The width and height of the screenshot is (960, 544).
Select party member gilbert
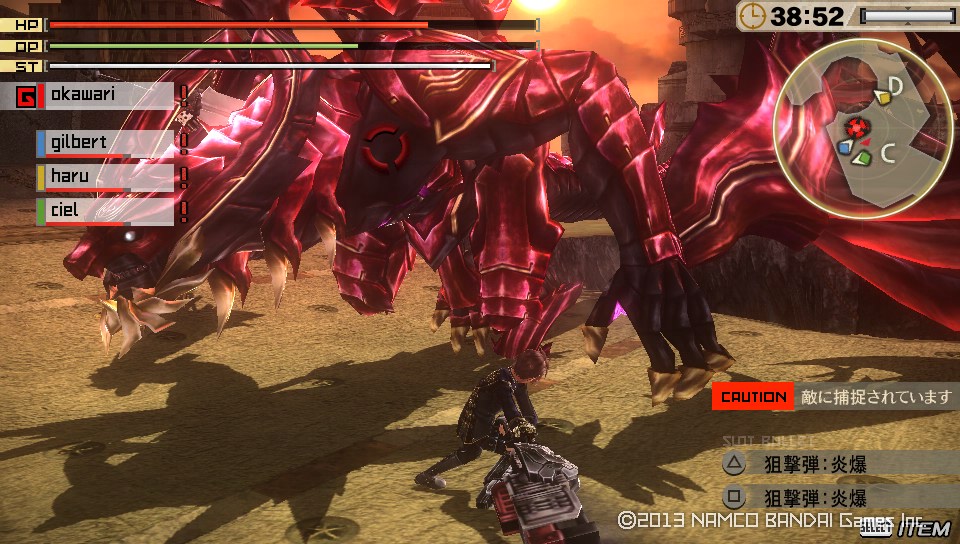tap(106, 143)
